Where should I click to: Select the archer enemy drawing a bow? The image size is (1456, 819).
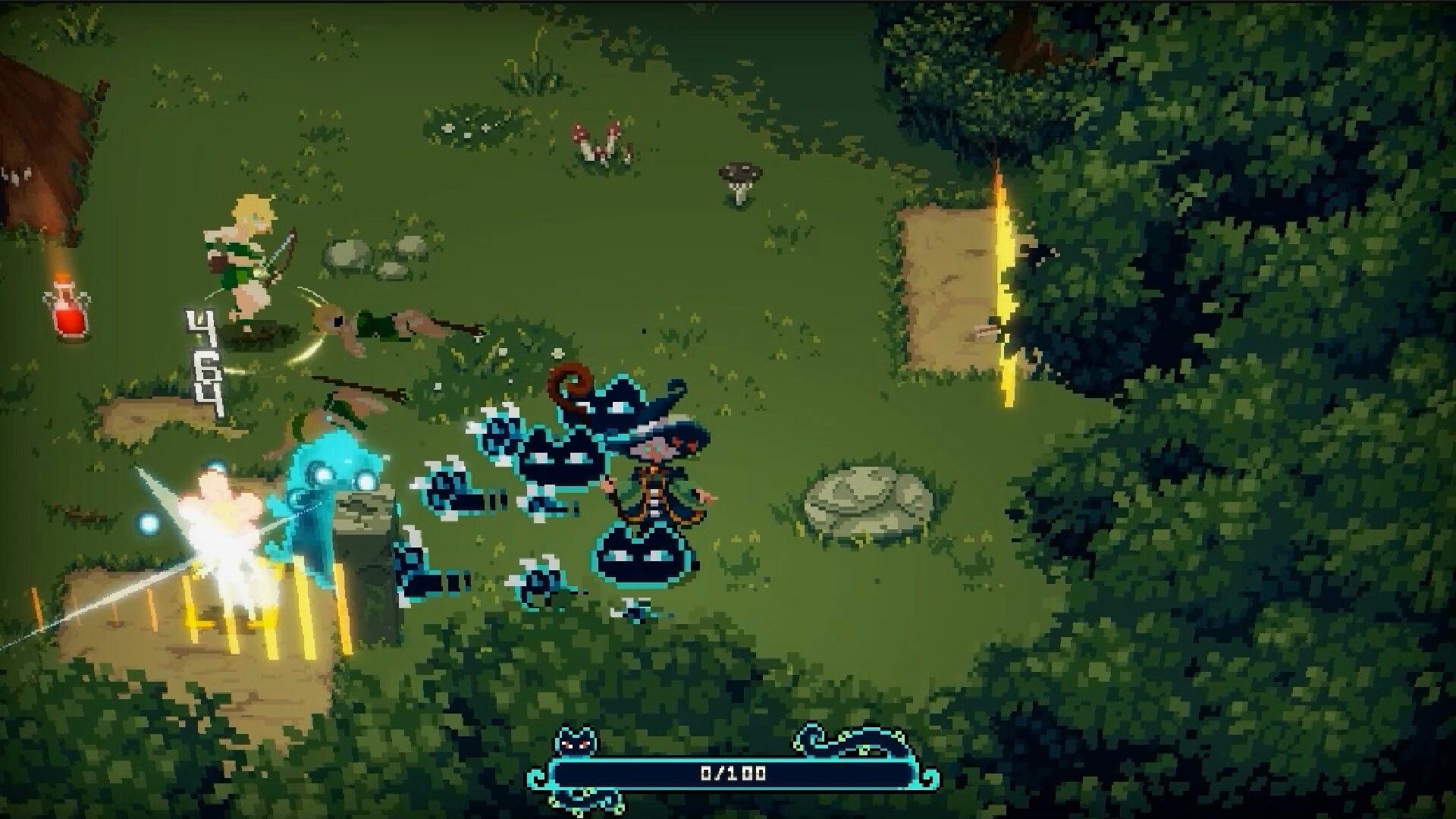tap(250, 250)
